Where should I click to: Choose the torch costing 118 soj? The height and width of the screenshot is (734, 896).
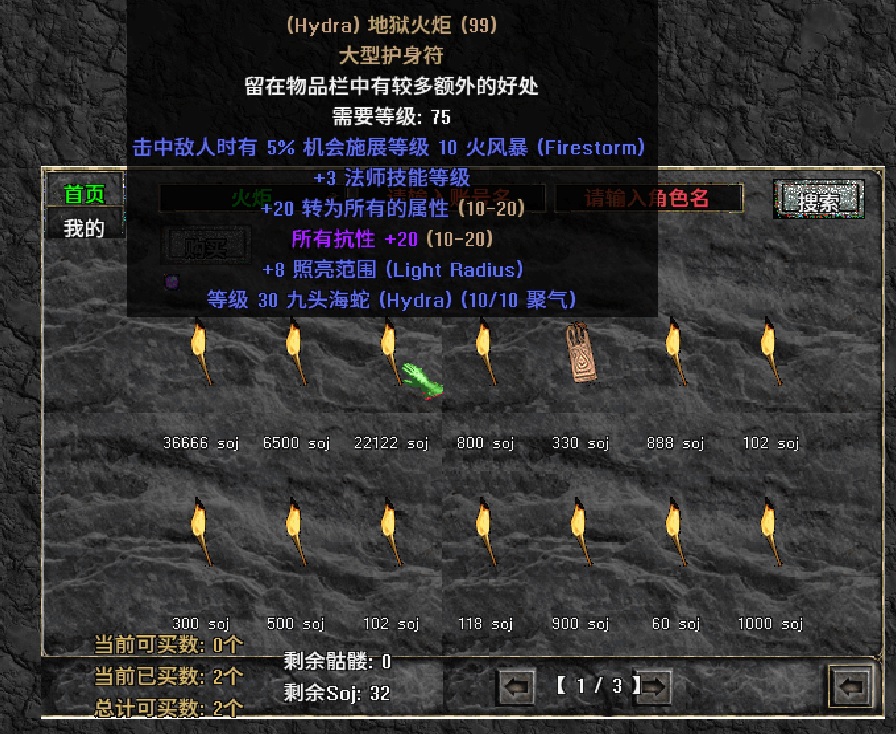click(x=485, y=532)
